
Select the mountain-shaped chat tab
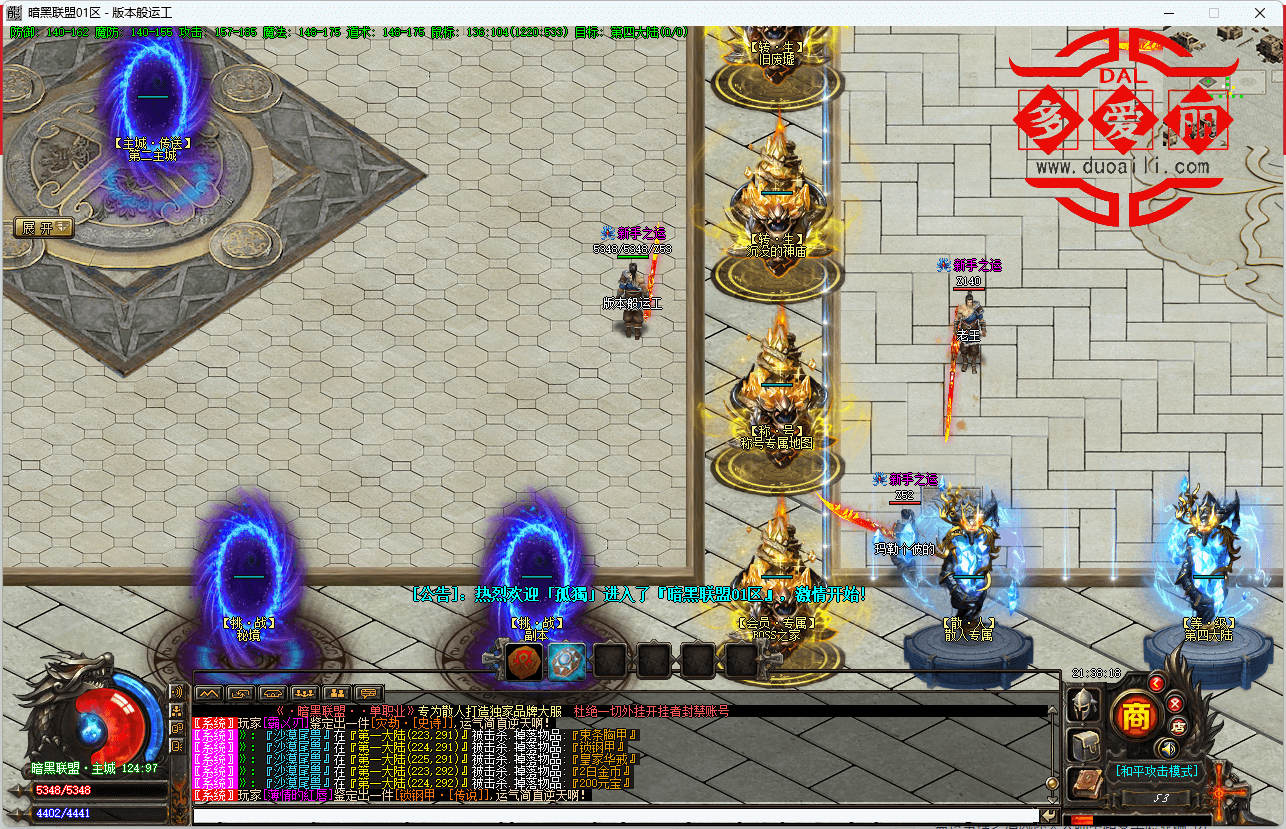point(207,693)
